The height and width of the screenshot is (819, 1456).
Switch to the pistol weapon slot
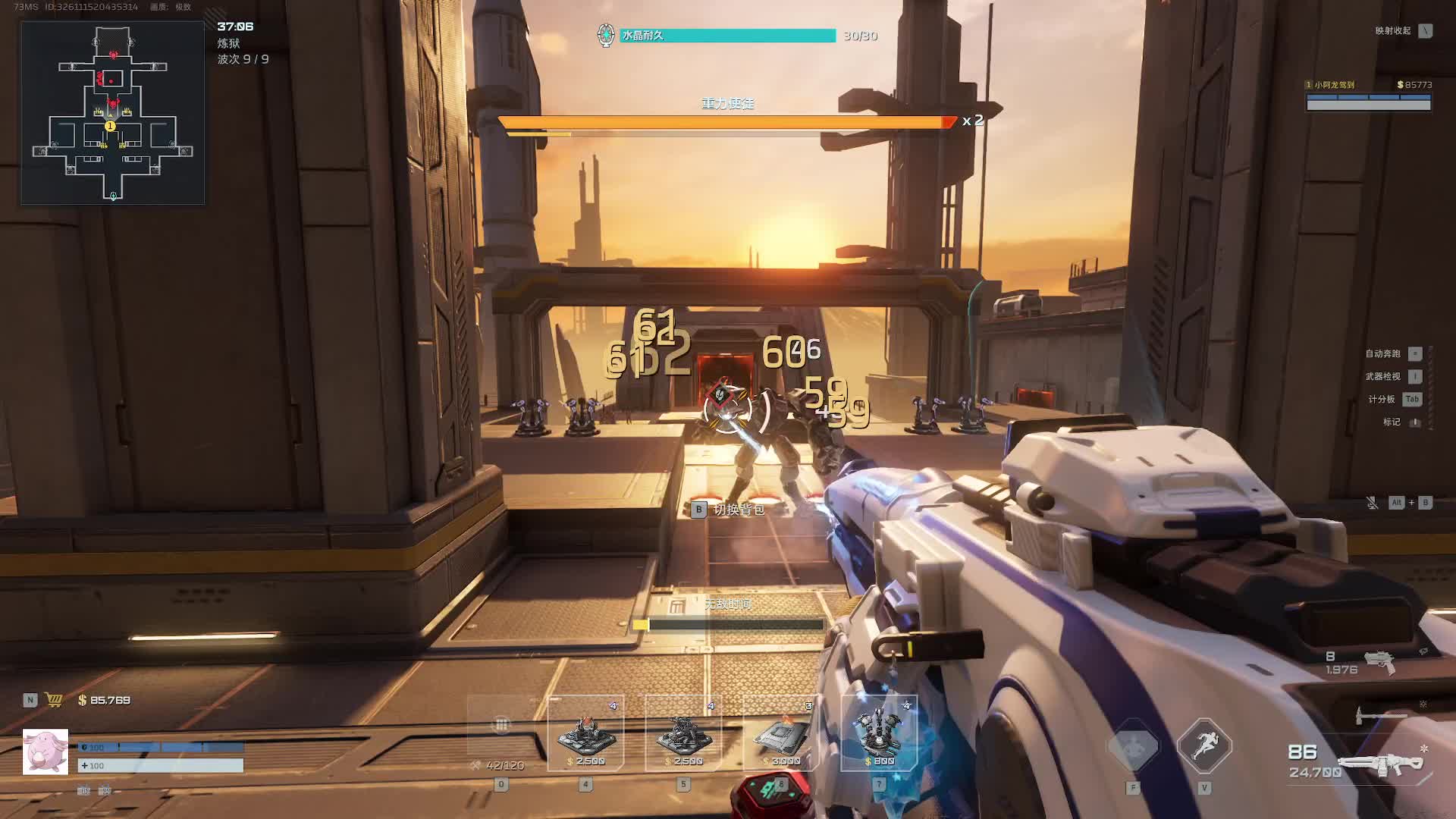click(1379, 662)
